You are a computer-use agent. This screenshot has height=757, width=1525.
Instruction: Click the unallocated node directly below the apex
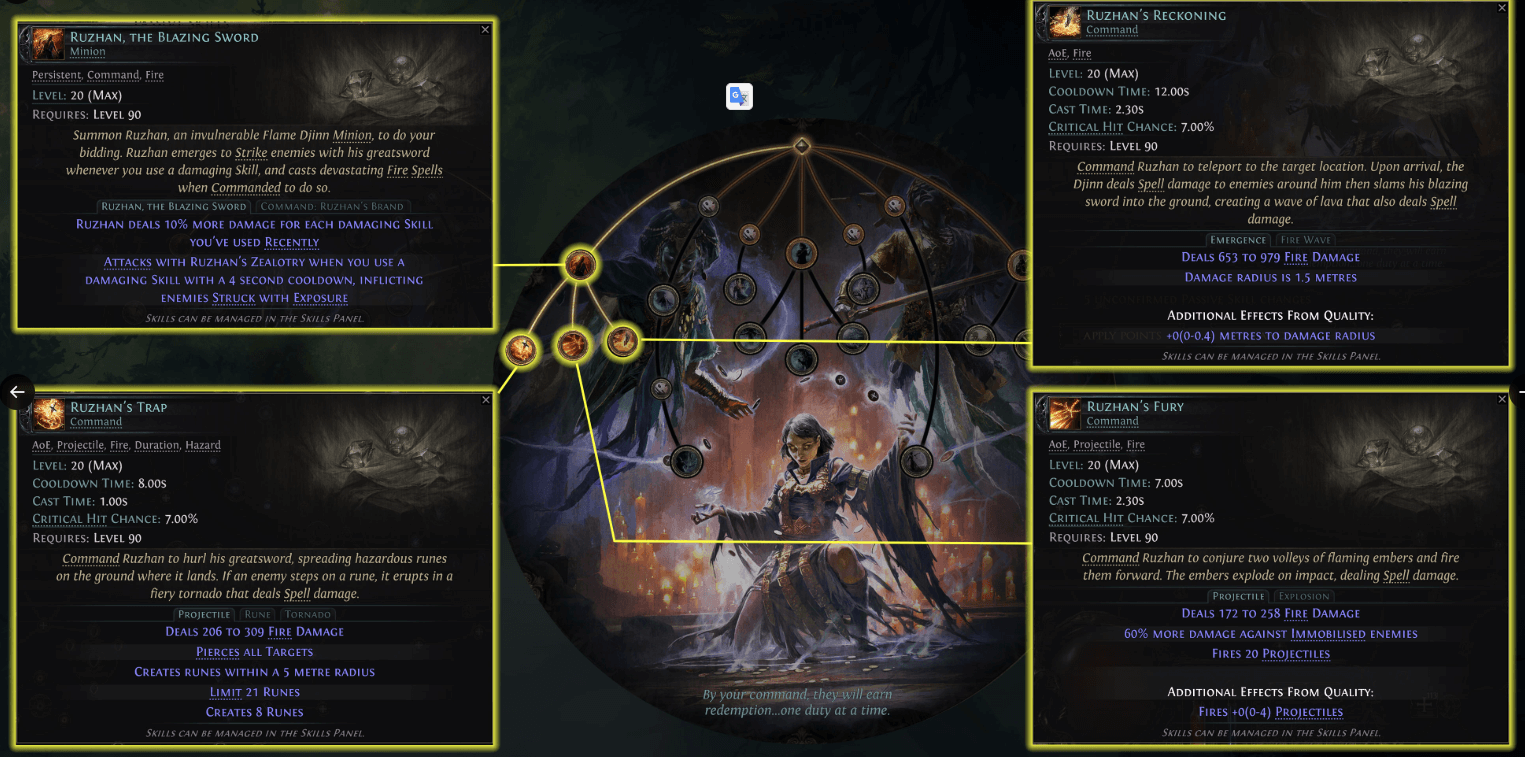pyautogui.click(x=802, y=255)
